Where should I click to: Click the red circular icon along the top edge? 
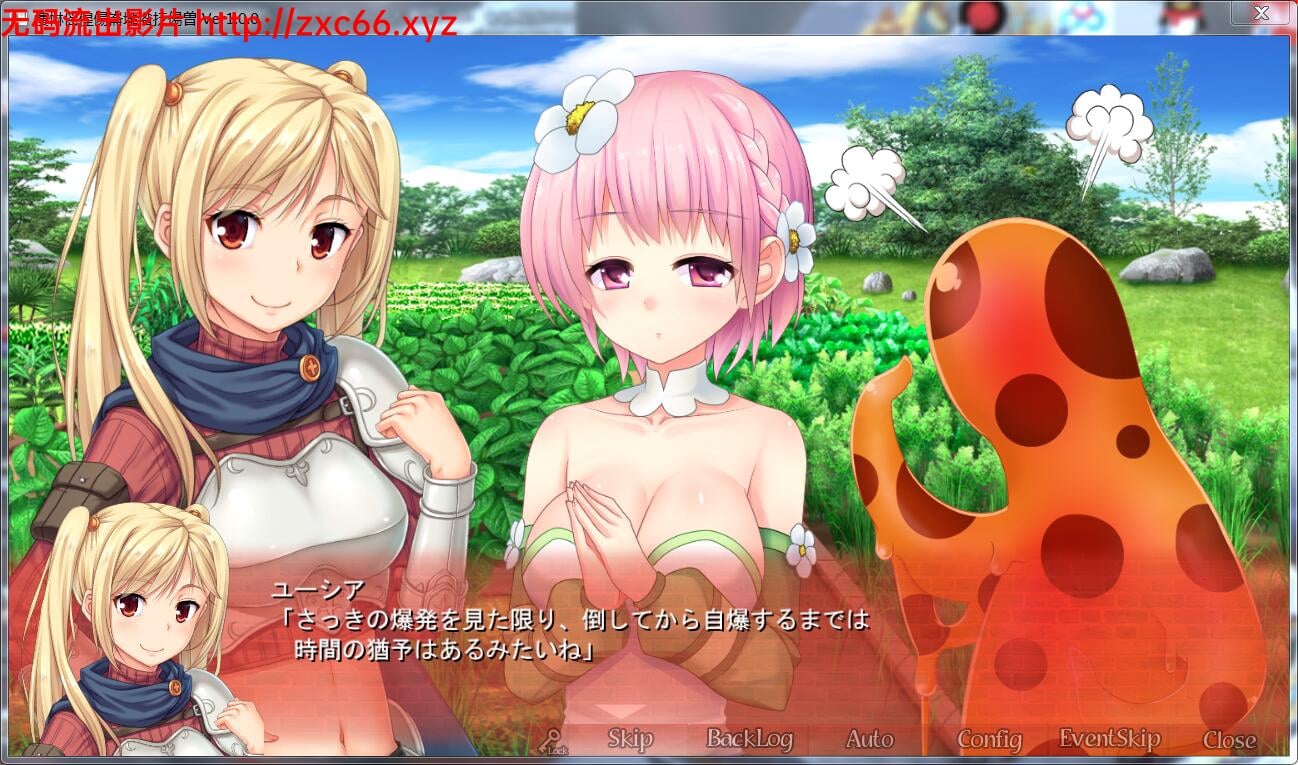click(x=984, y=12)
